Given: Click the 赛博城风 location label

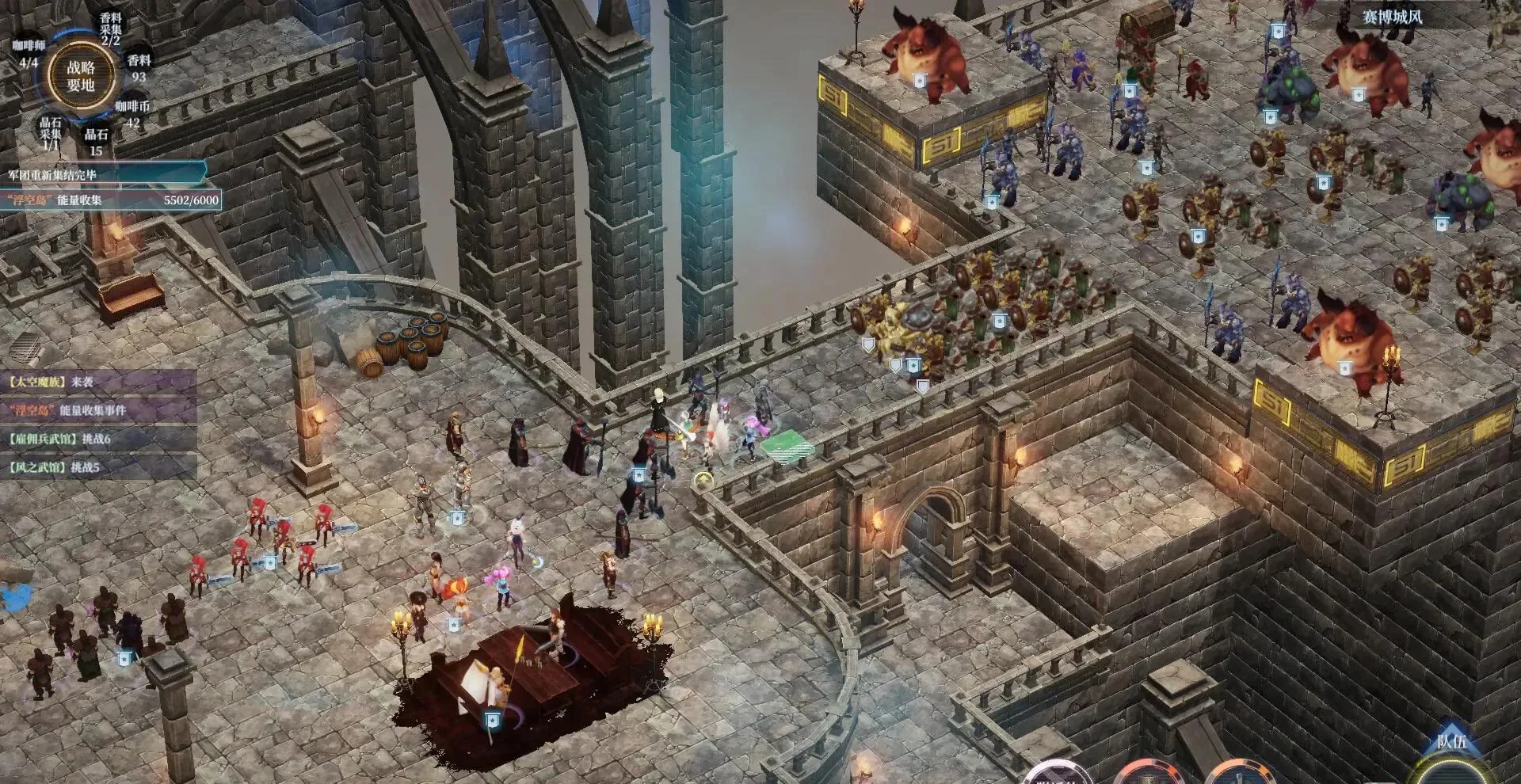Looking at the screenshot, I should (1392, 17).
